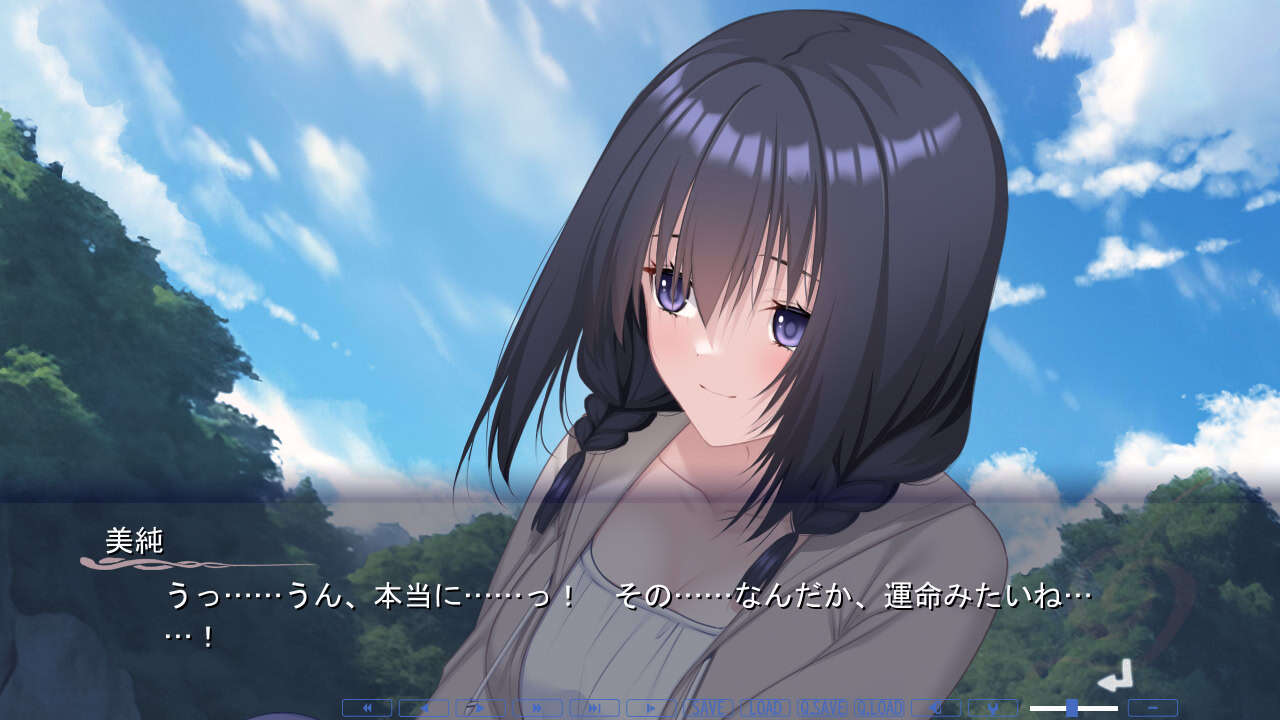Hide the text window with the minus button
Screen dimensions: 1280x720
click(x=1152, y=708)
